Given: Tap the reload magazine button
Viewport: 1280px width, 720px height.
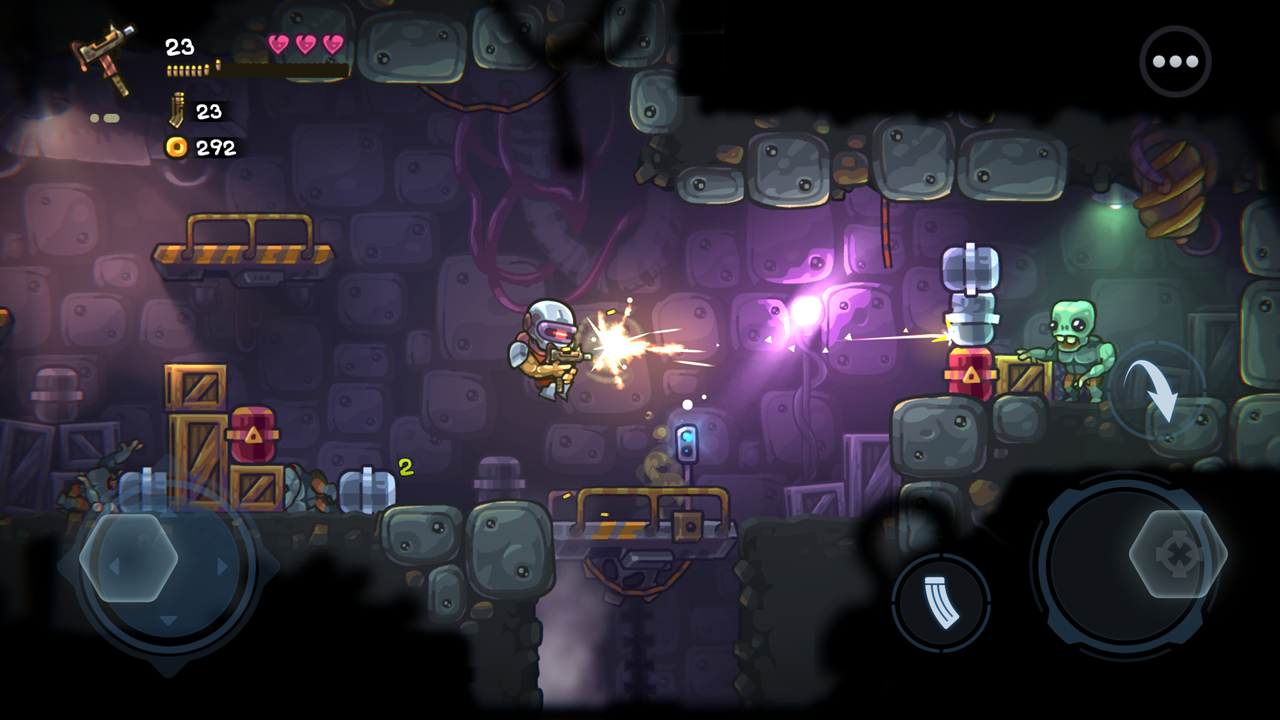Looking at the screenshot, I should click(941, 603).
